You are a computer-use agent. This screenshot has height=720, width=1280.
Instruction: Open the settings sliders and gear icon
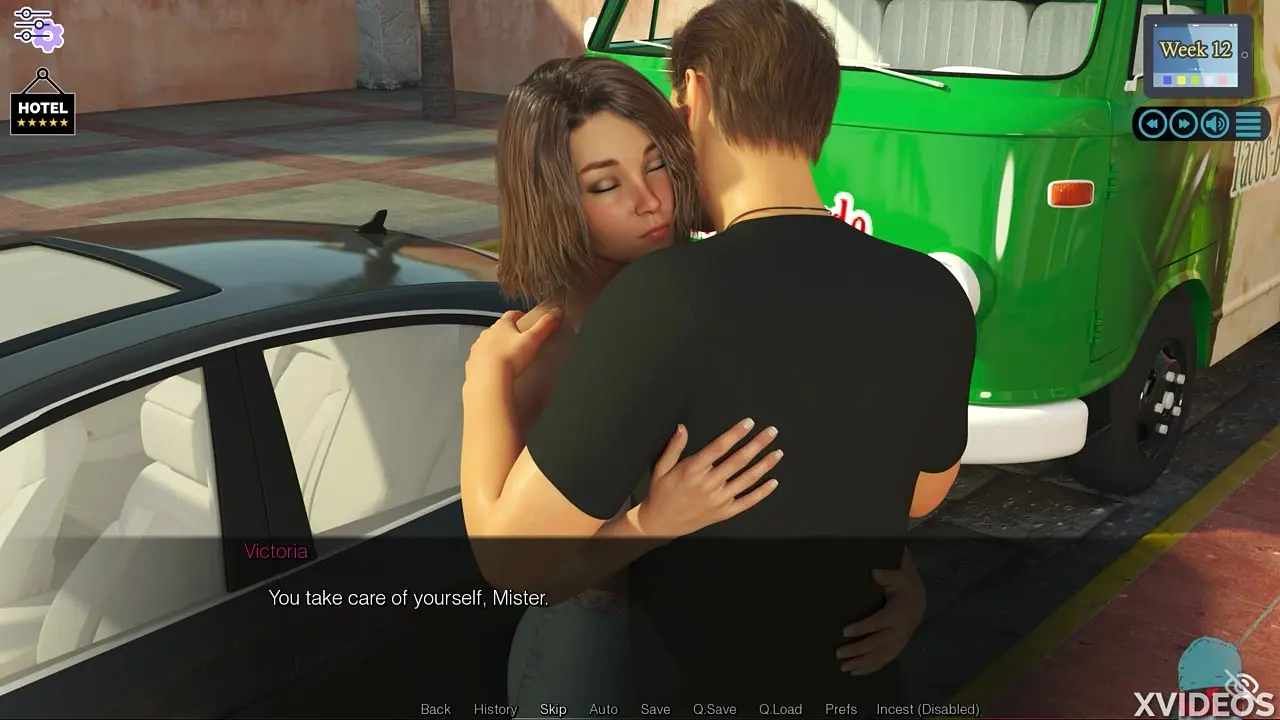click(38, 28)
